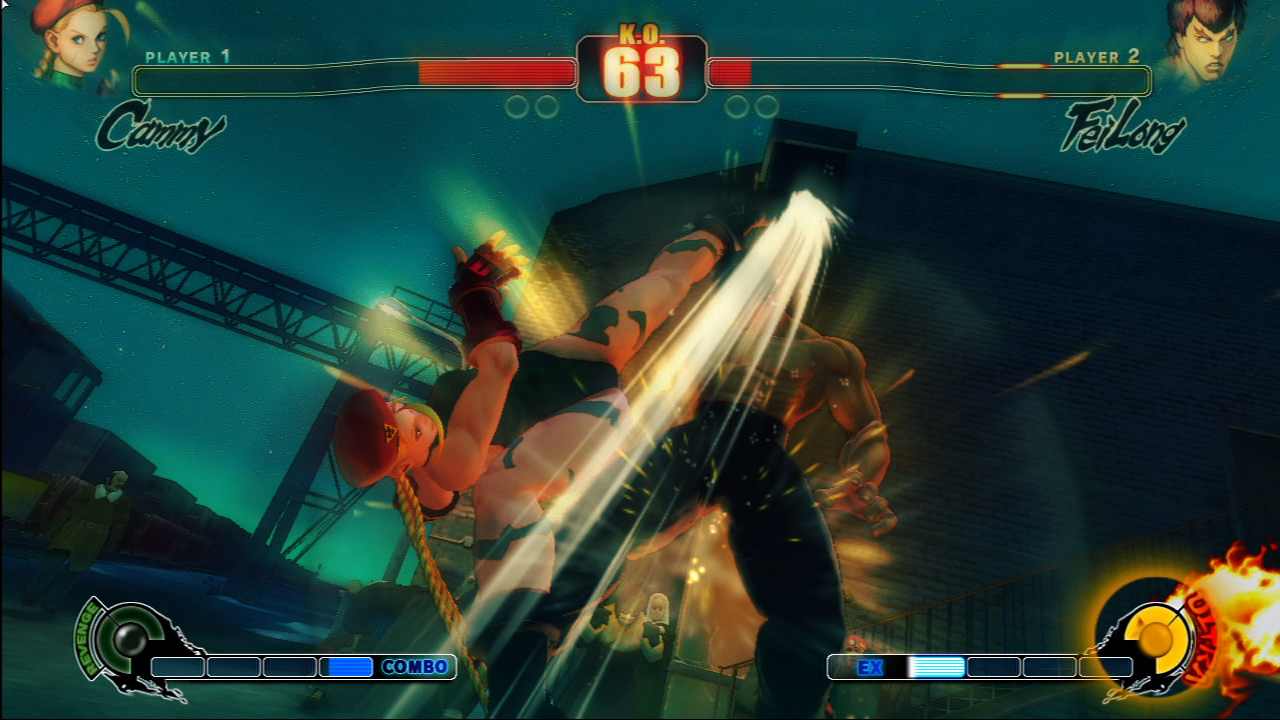Click the Fei Long name label
Viewport: 1280px width, 720px height.
[x=1122, y=130]
